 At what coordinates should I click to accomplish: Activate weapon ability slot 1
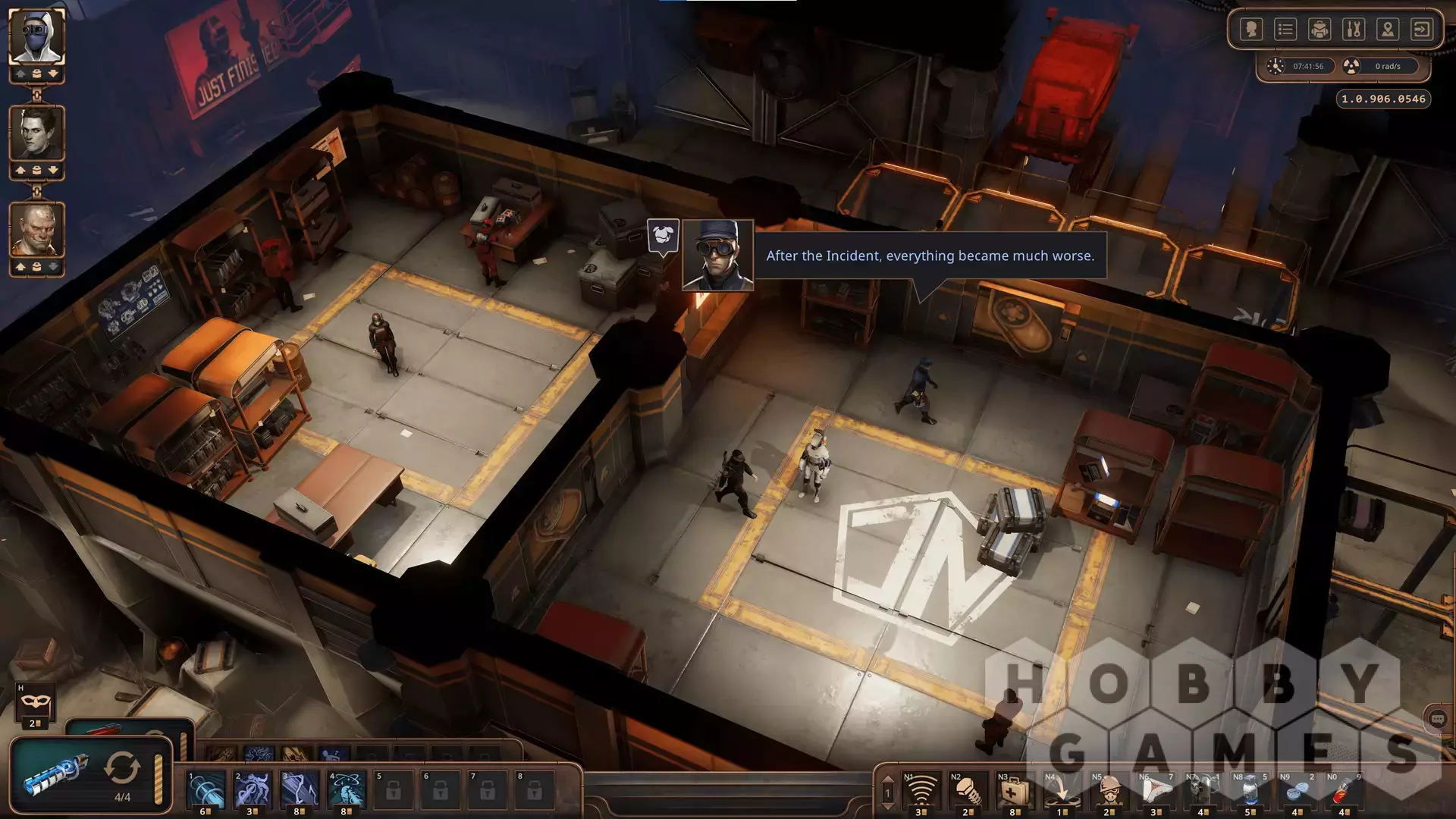[x=206, y=790]
